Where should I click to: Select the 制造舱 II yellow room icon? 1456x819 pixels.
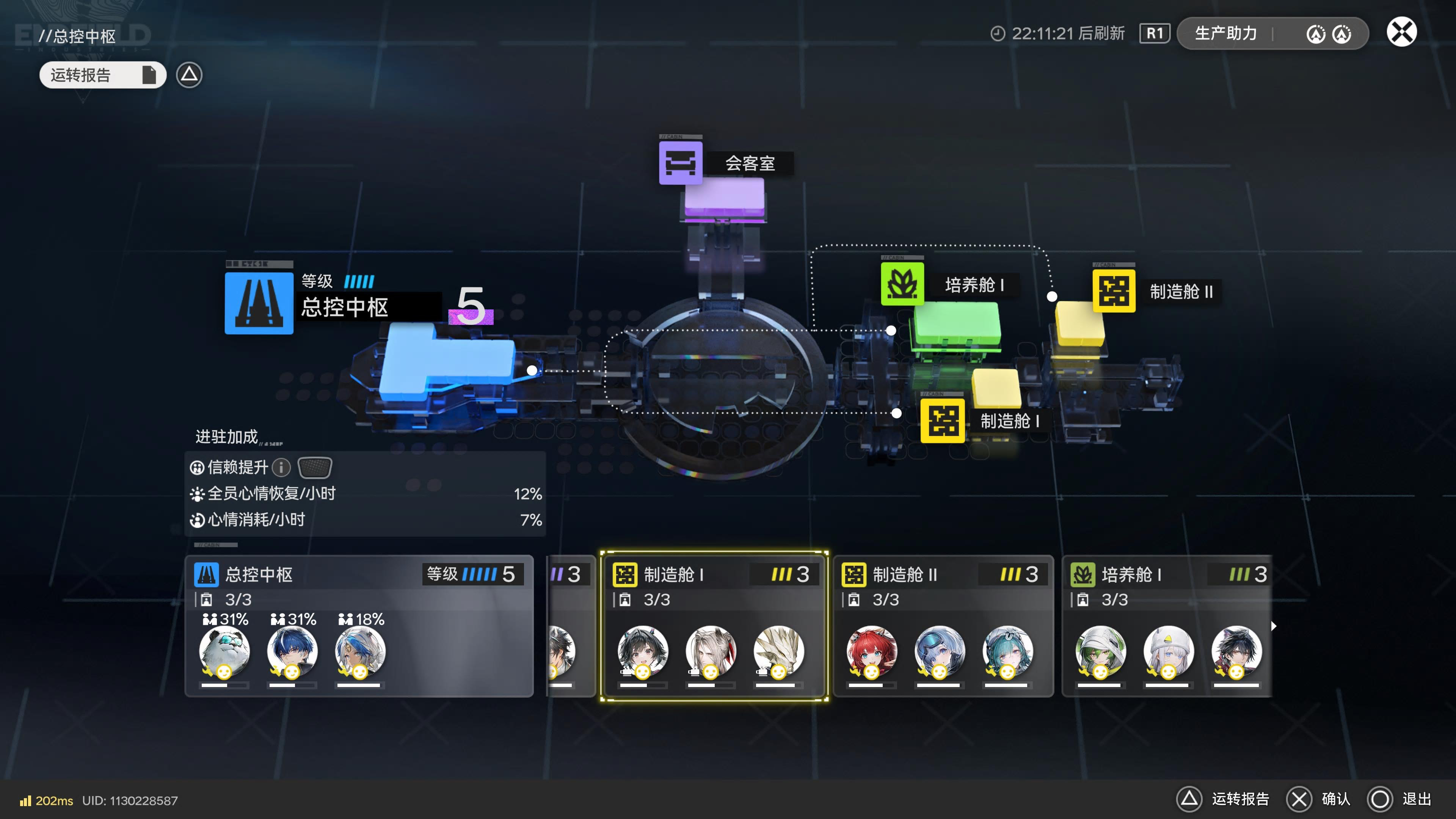[x=1114, y=291]
